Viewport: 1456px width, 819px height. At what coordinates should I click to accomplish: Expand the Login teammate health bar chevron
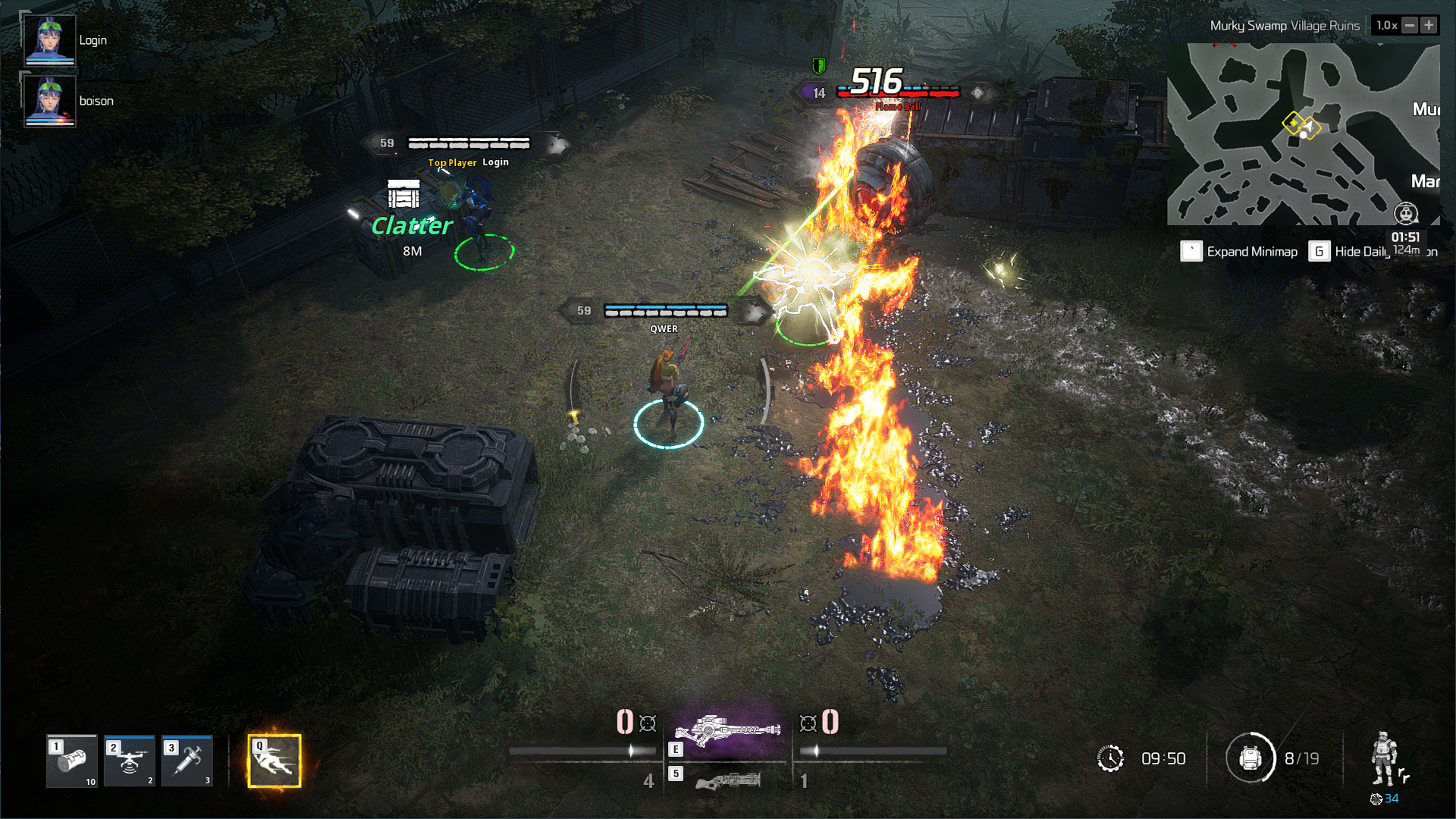tap(556, 141)
